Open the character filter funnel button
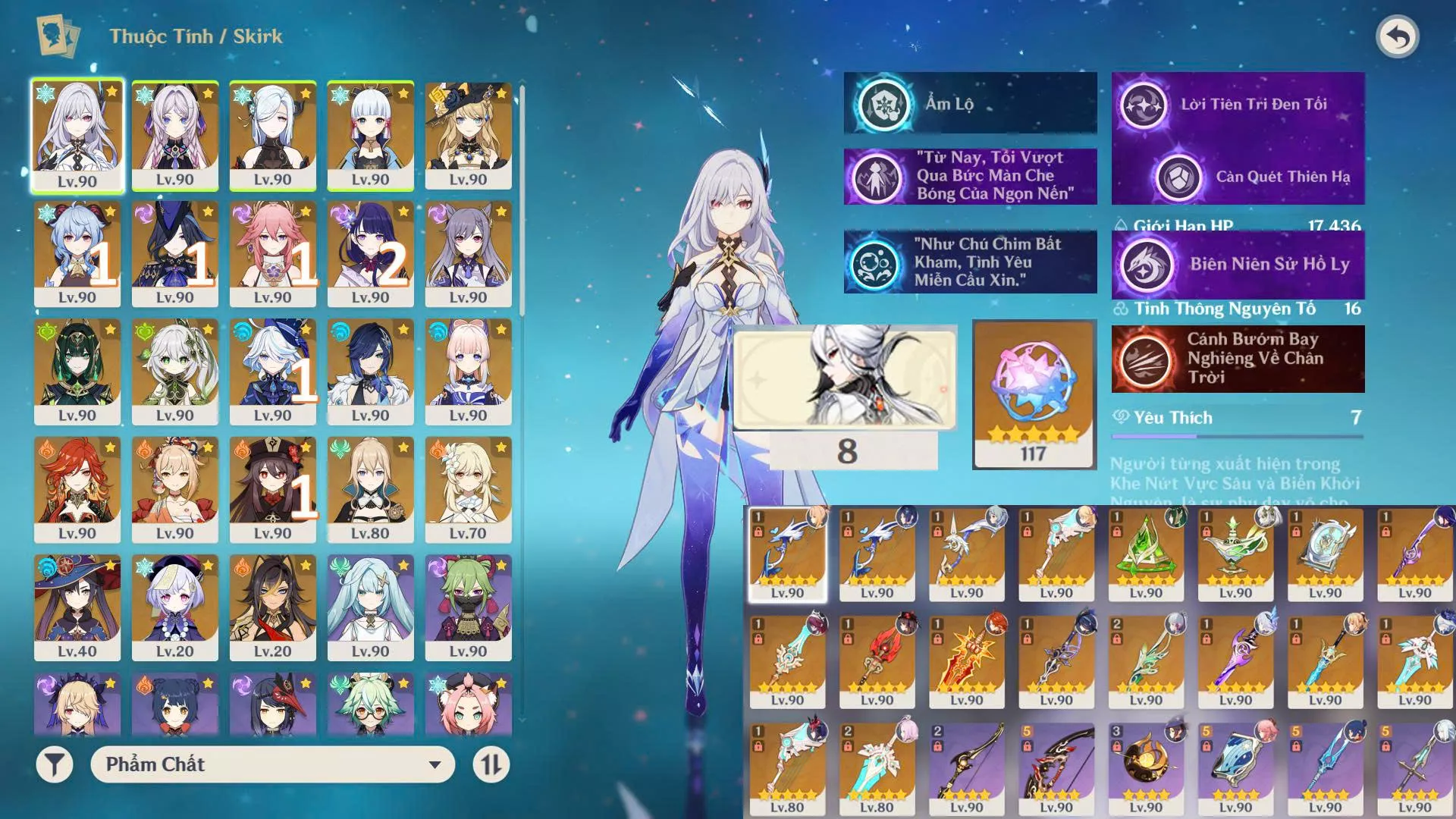This screenshot has height=819, width=1456. (x=55, y=764)
